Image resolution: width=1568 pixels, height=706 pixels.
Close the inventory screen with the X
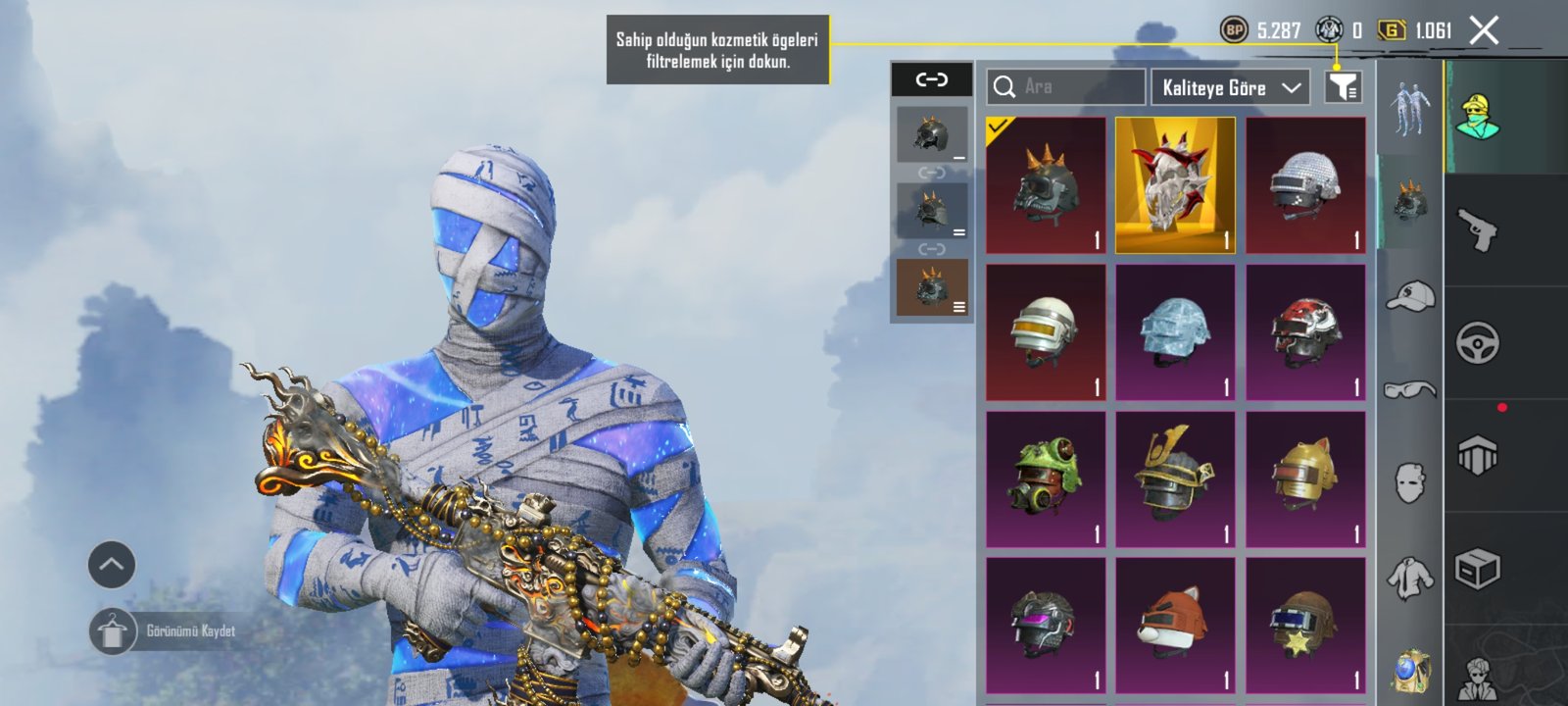point(1484,31)
